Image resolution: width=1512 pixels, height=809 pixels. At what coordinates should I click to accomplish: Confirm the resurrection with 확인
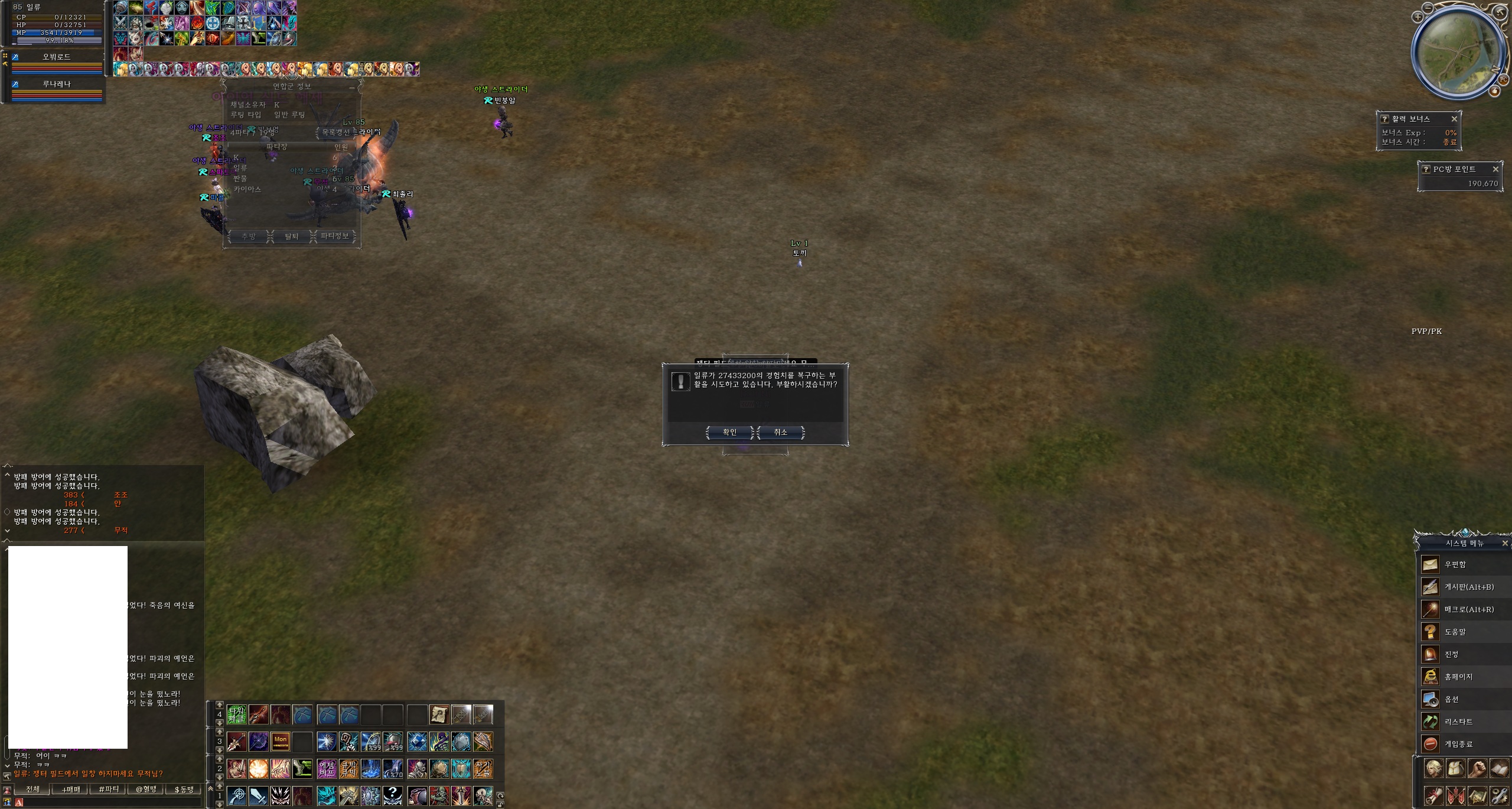pos(729,433)
